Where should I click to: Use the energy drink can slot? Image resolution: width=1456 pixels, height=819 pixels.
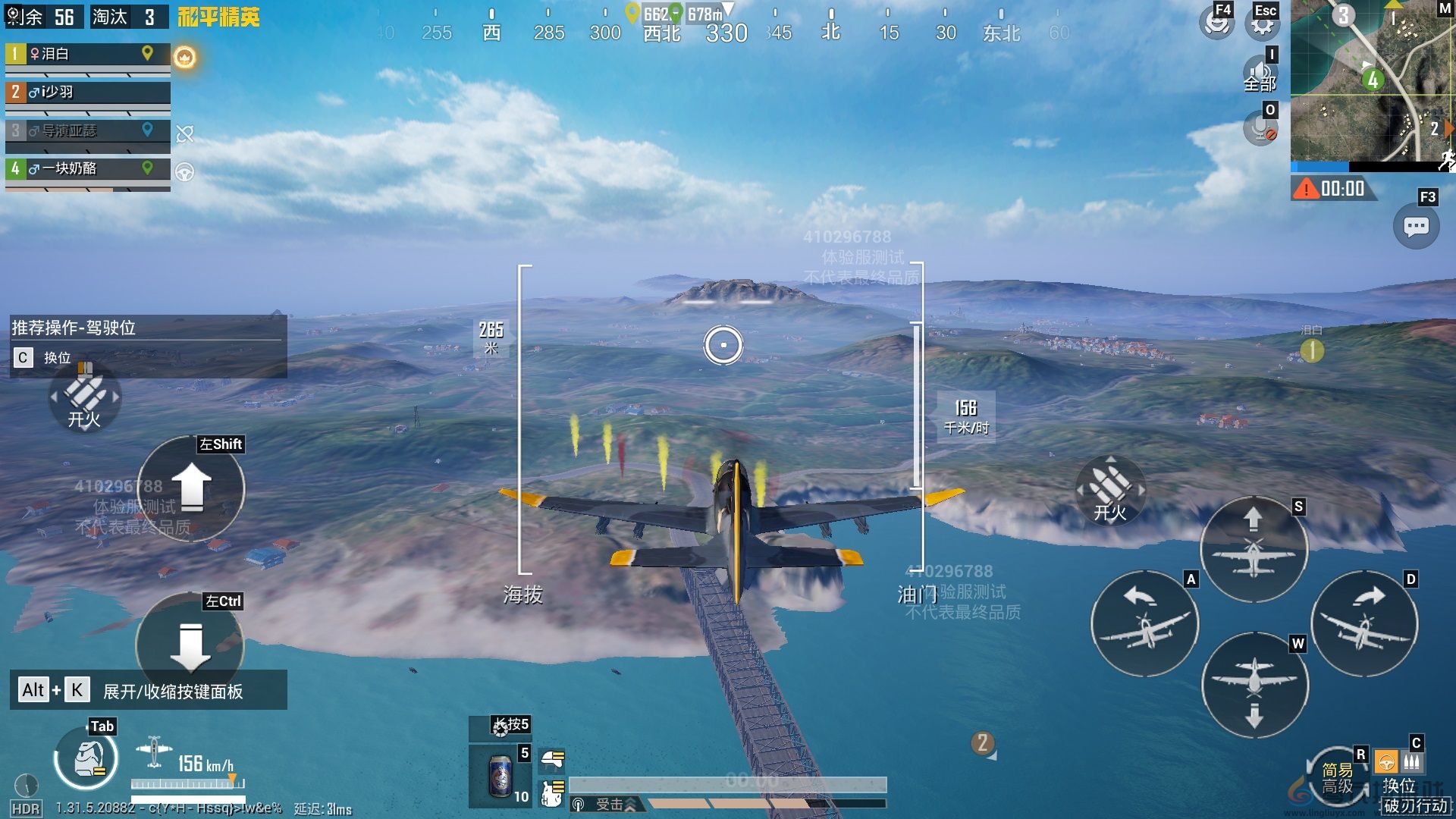500,776
